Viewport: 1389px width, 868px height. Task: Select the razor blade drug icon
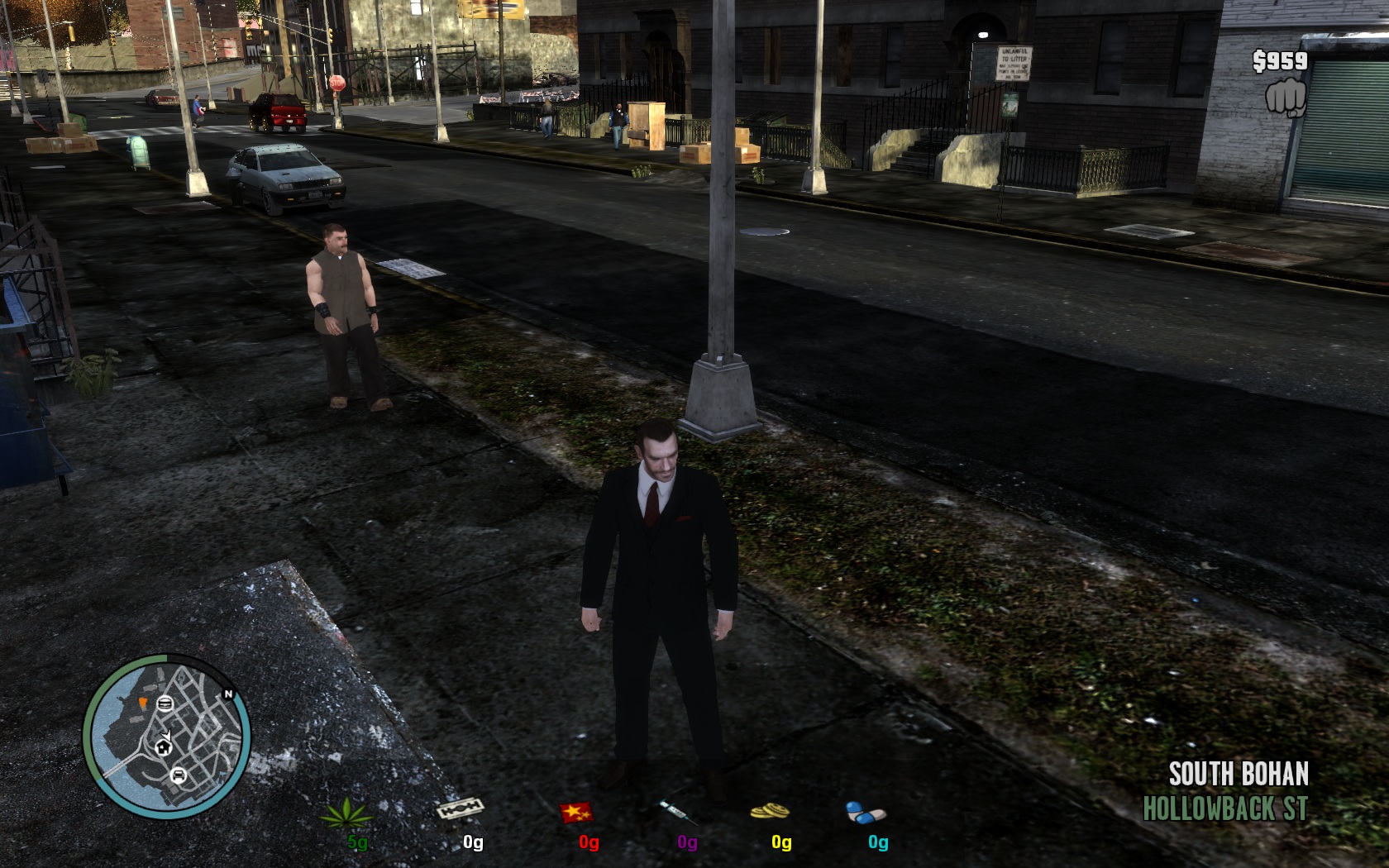coord(460,808)
